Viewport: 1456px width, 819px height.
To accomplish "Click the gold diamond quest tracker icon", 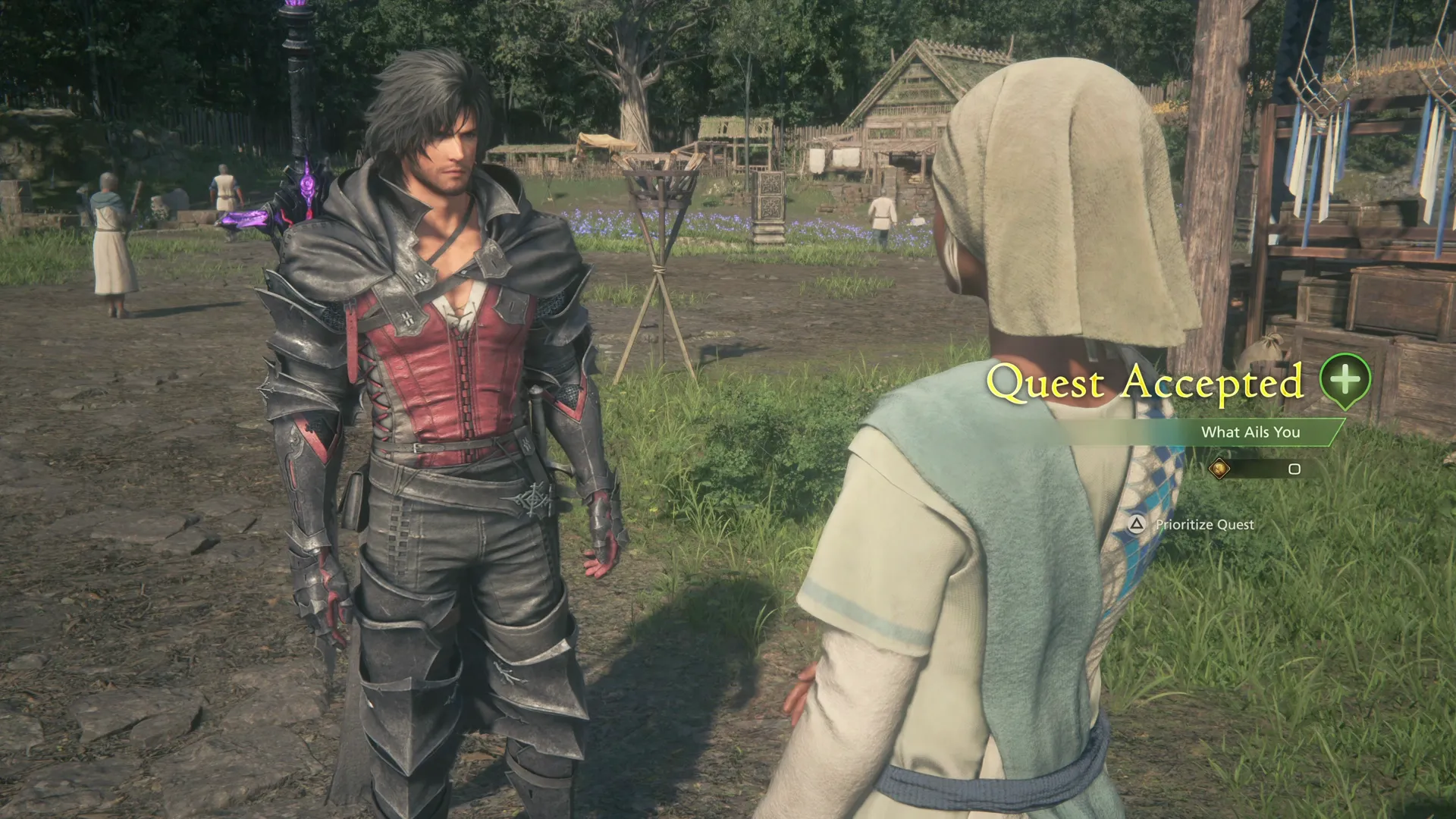I will click(1221, 468).
